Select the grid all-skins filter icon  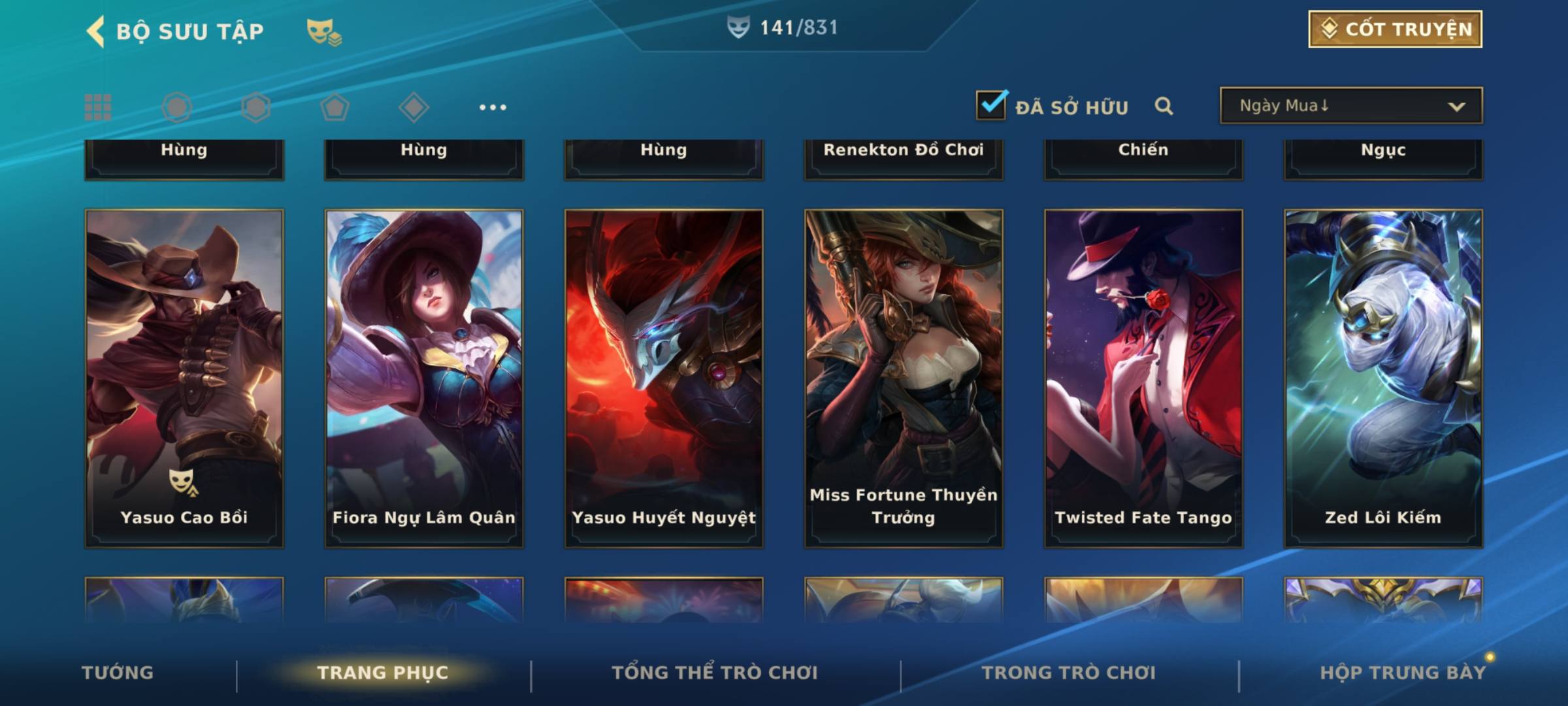click(98, 107)
